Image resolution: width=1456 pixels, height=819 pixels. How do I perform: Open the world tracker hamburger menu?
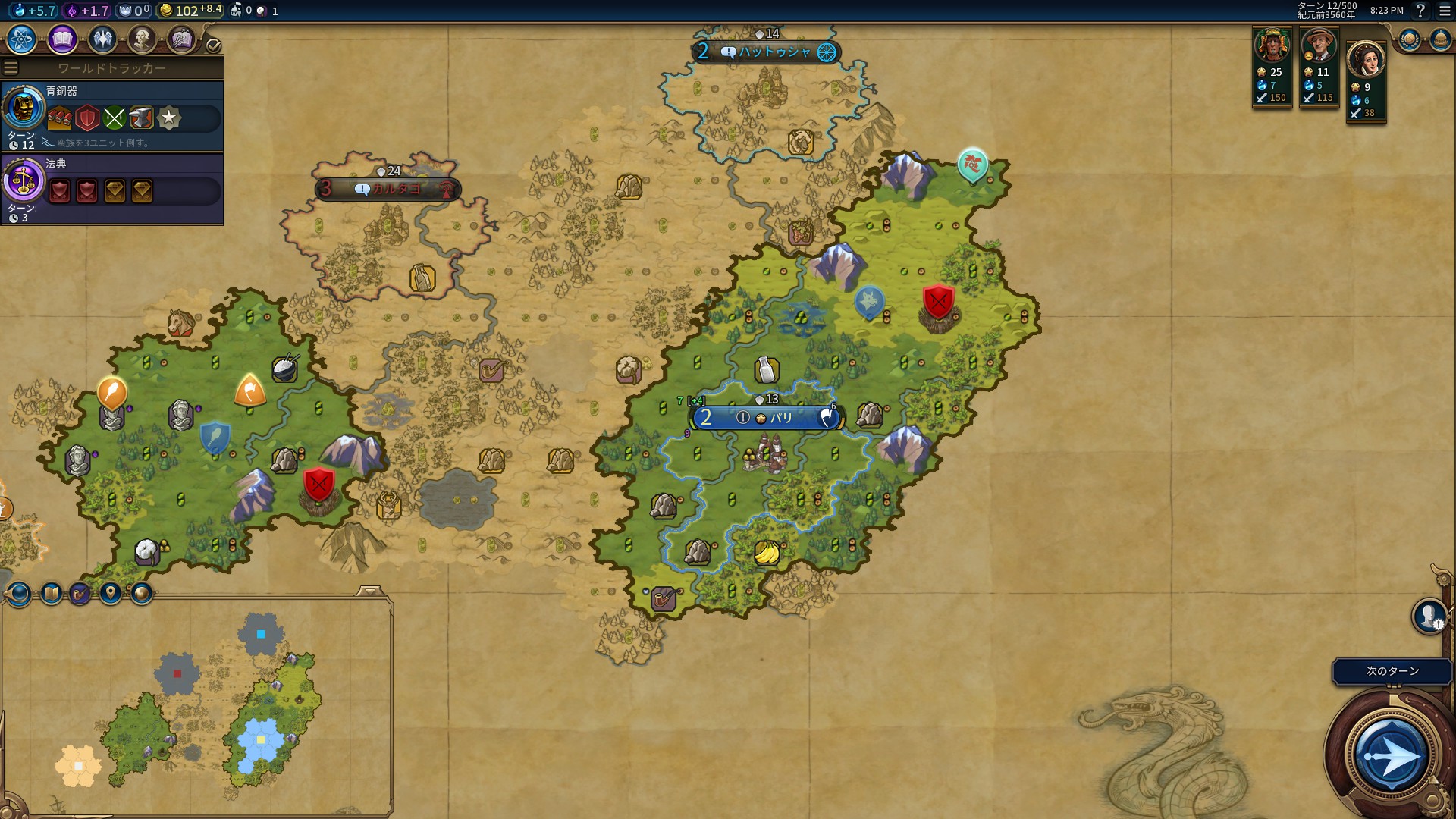pos(11,68)
